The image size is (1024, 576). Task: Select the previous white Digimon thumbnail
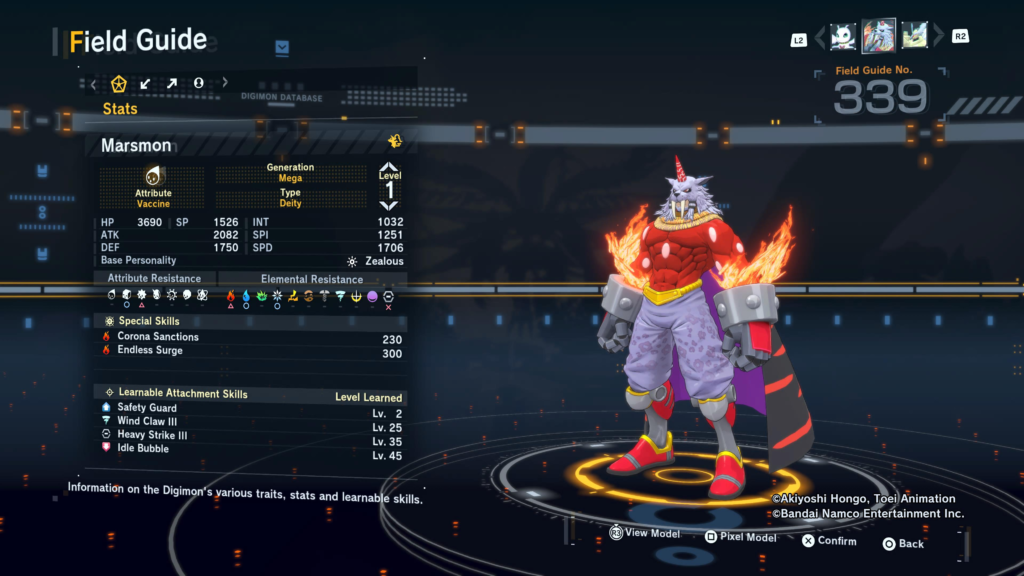point(843,37)
